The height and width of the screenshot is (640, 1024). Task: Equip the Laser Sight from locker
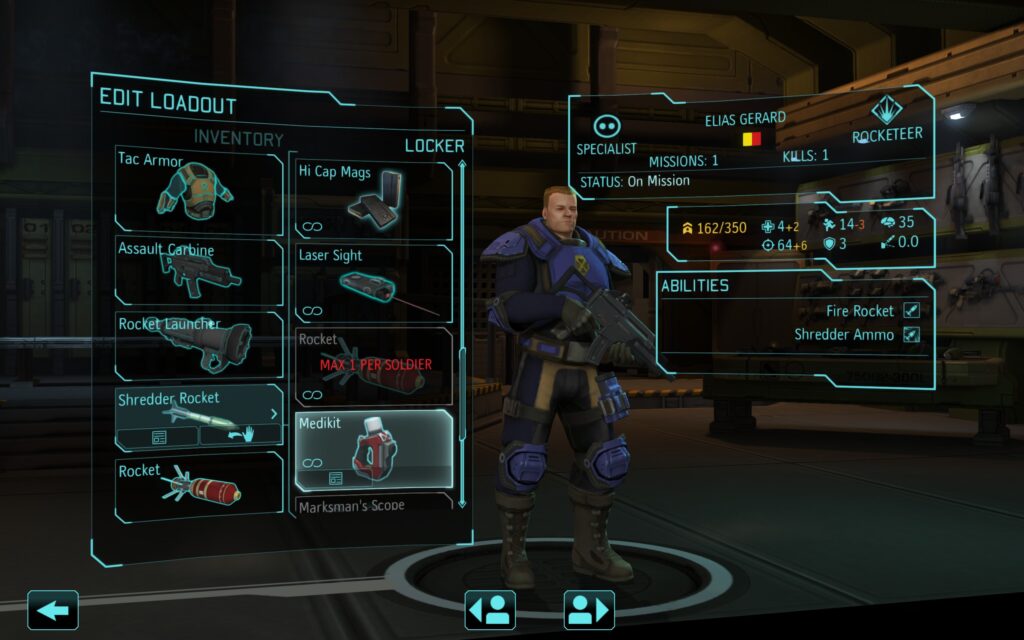[x=374, y=283]
